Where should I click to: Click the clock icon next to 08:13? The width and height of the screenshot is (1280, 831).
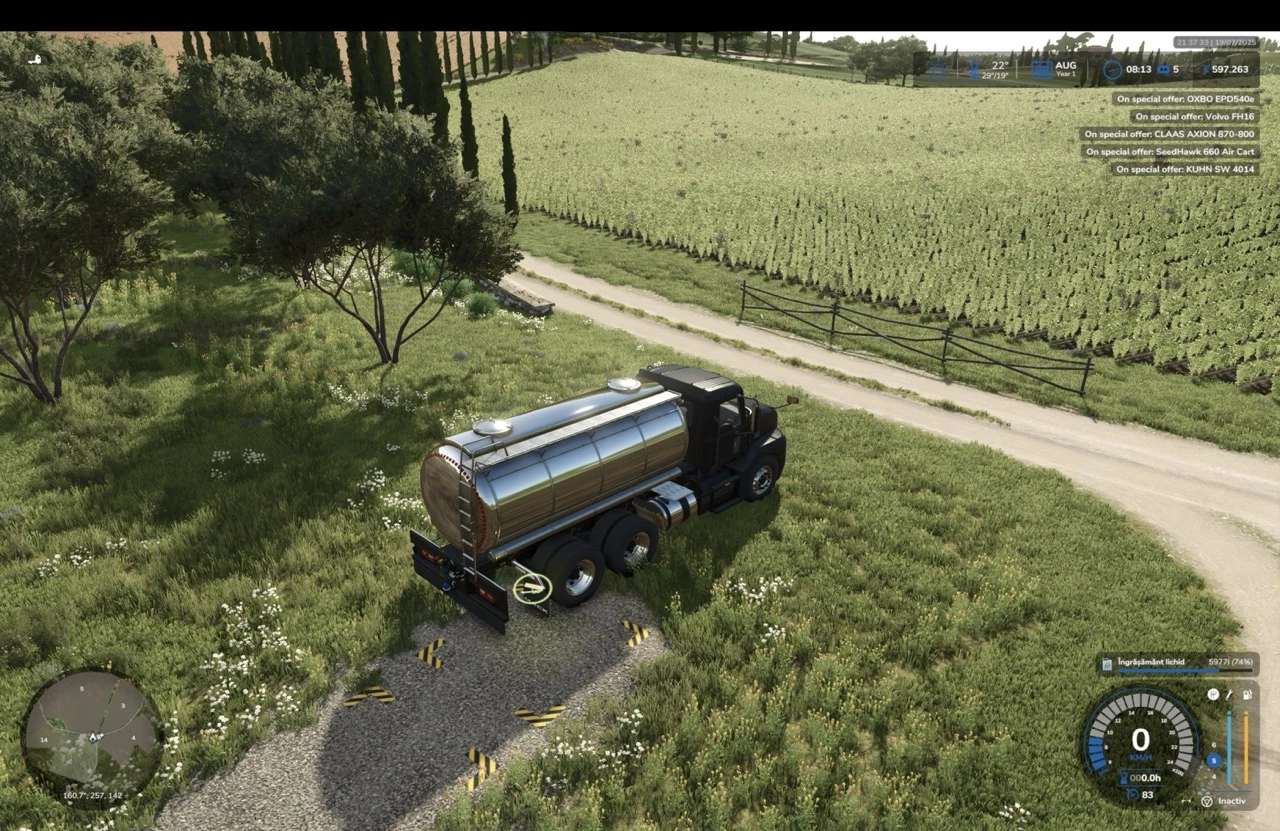point(1112,69)
